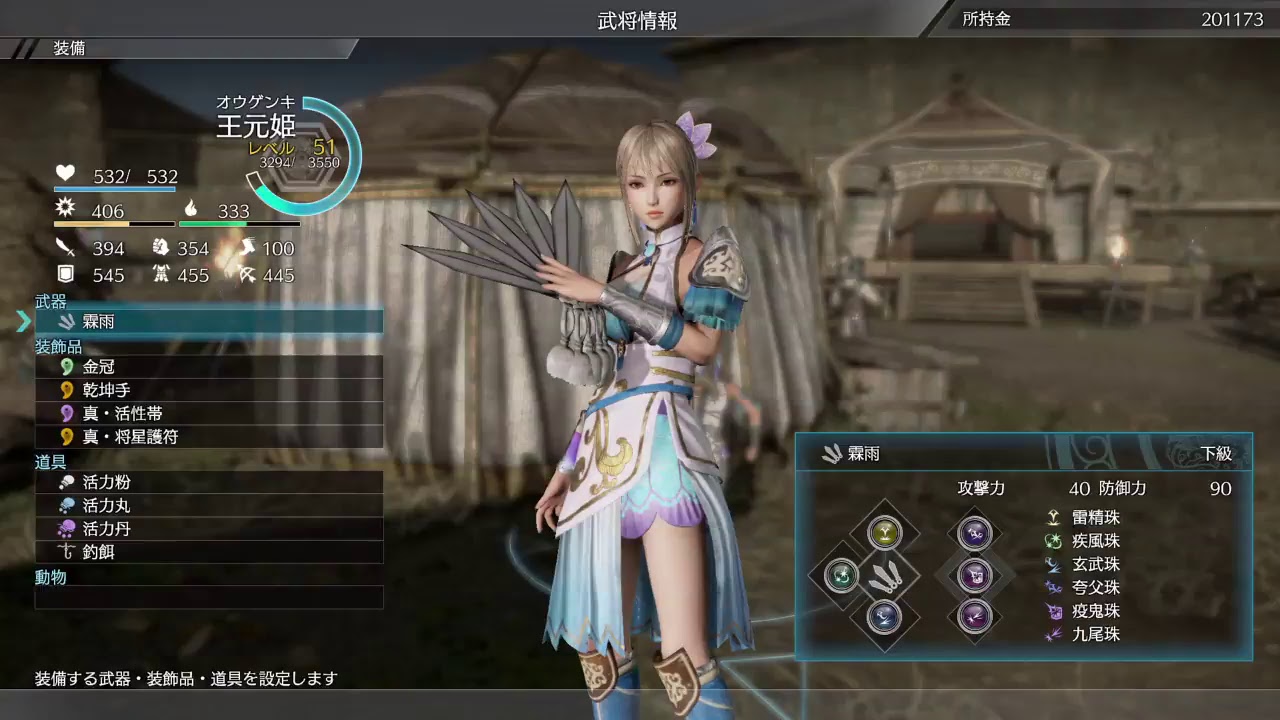Click the 疫鬼珠 gem icon

(x=1051, y=611)
